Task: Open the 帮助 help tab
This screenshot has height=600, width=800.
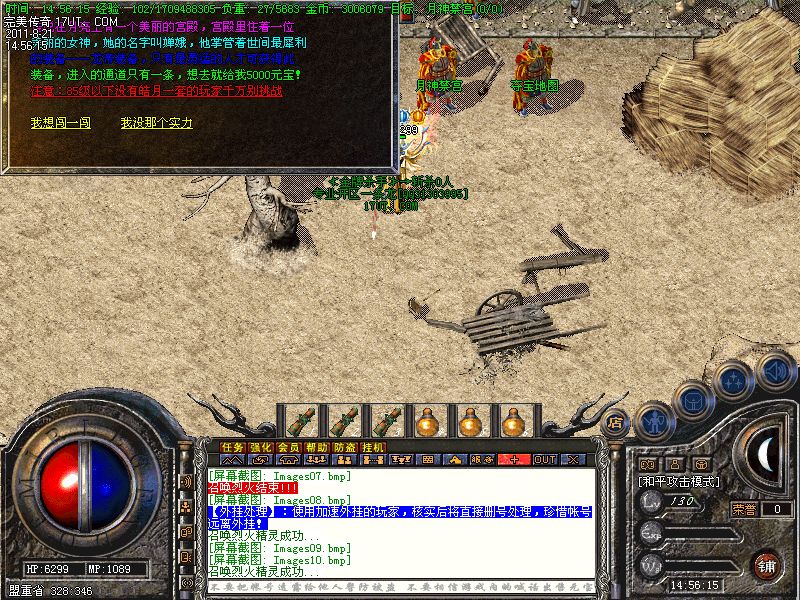Action: 317,447
